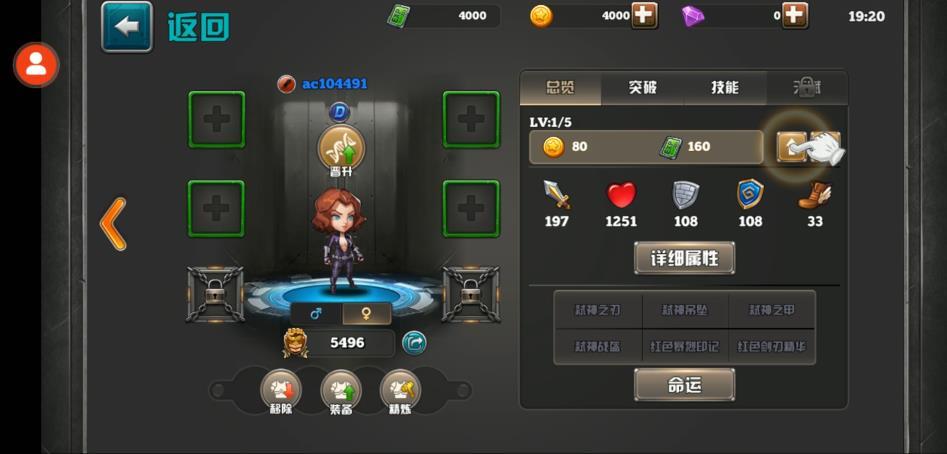Screen dimensions: 947x454
Task: Add more gold coins with the plus button
Action: (644, 15)
